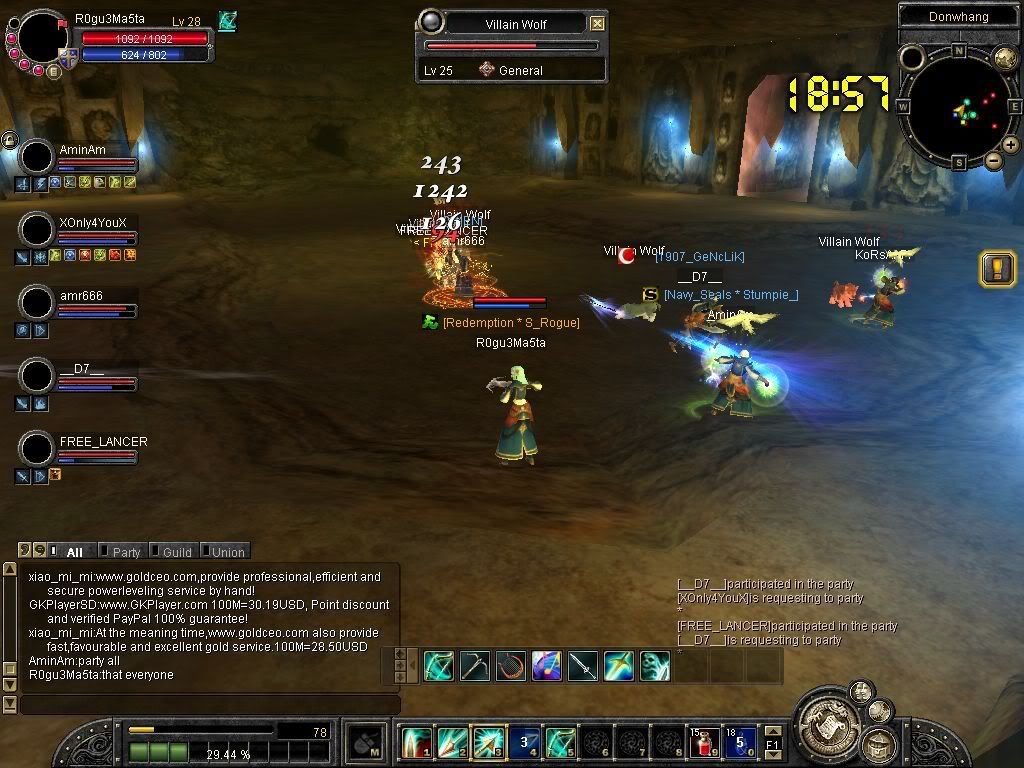The width and height of the screenshot is (1024, 768).
Task: Zoom out the minimap with minus button
Action: (x=993, y=160)
